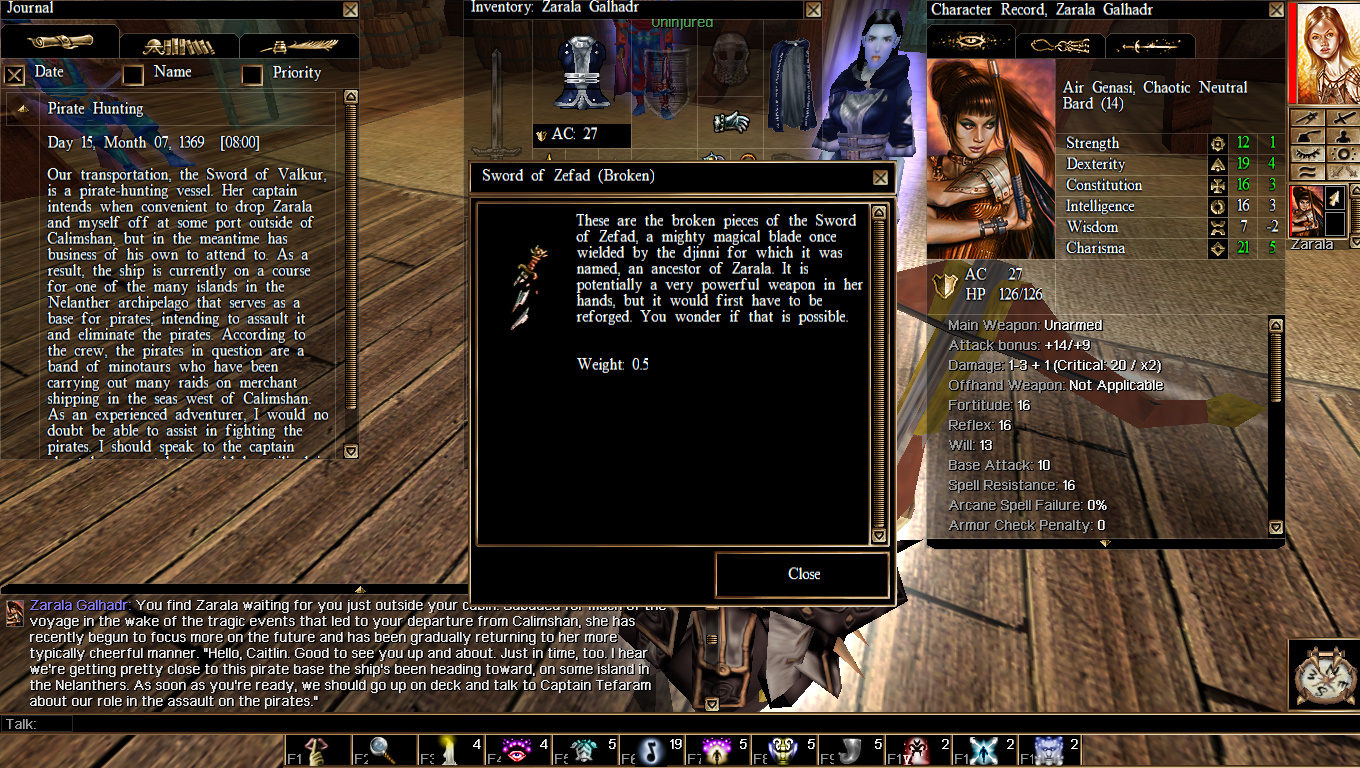Click the broken swords icon in the right sidebar
Viewport: 1360px width, 768px height.
tap(1343, 172)
